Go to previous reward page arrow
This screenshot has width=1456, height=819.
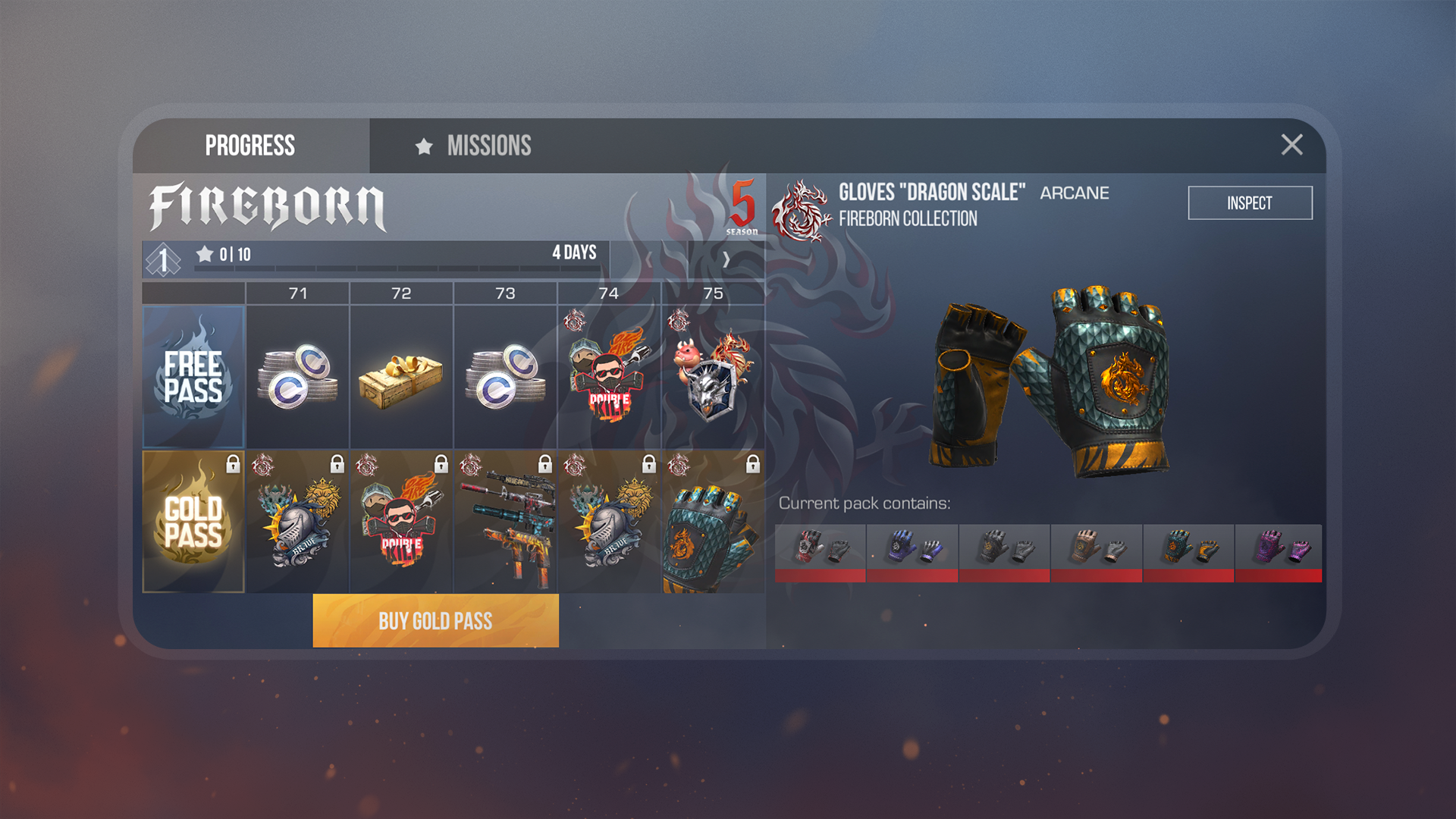[x=649, y=260]
